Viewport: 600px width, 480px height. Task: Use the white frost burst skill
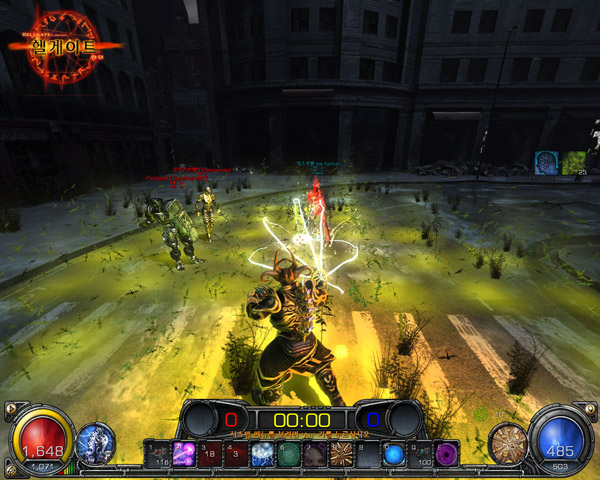(262, 453)
